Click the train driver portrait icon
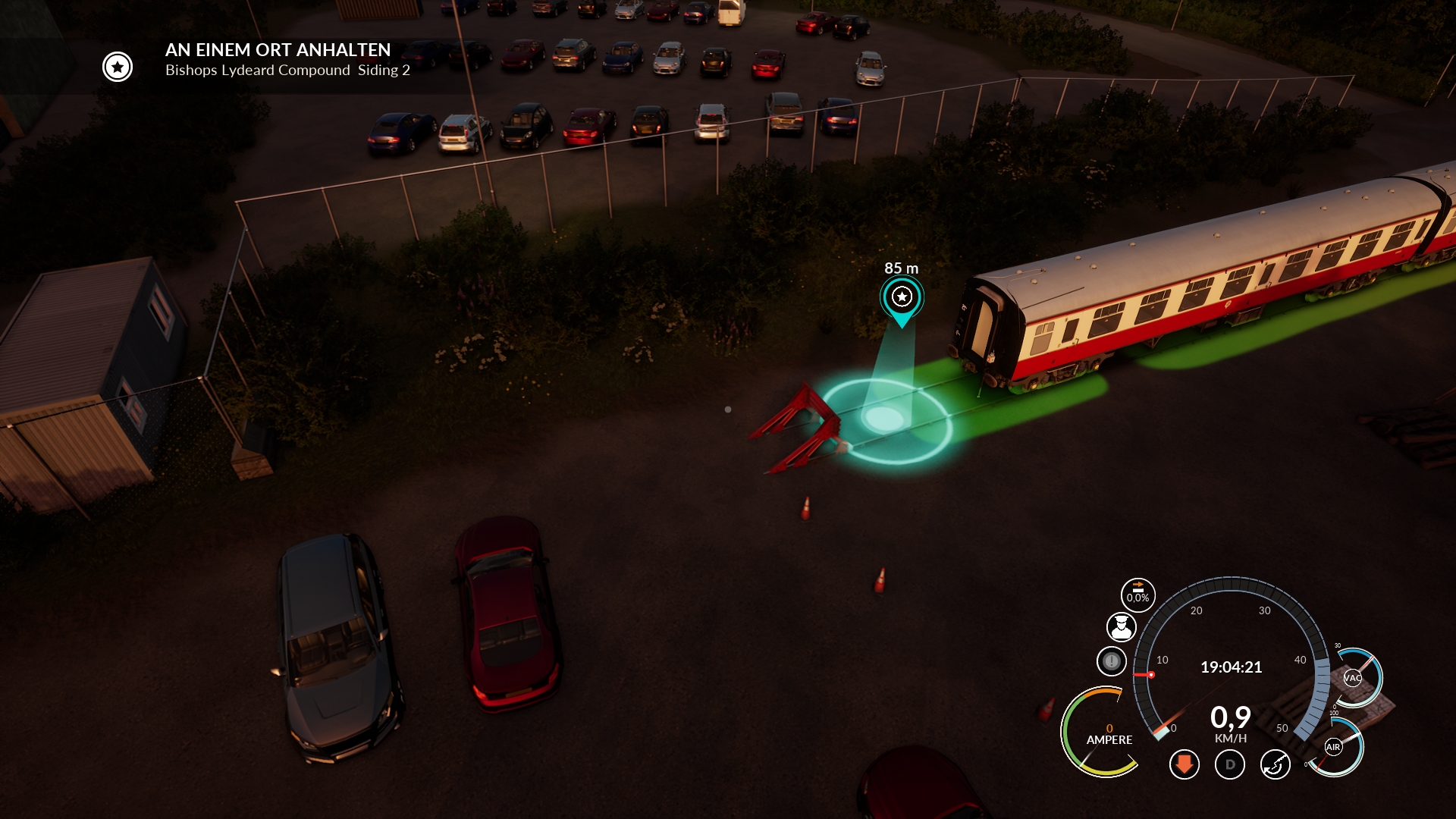The image size is (1456, 819). coord(1121,627)
